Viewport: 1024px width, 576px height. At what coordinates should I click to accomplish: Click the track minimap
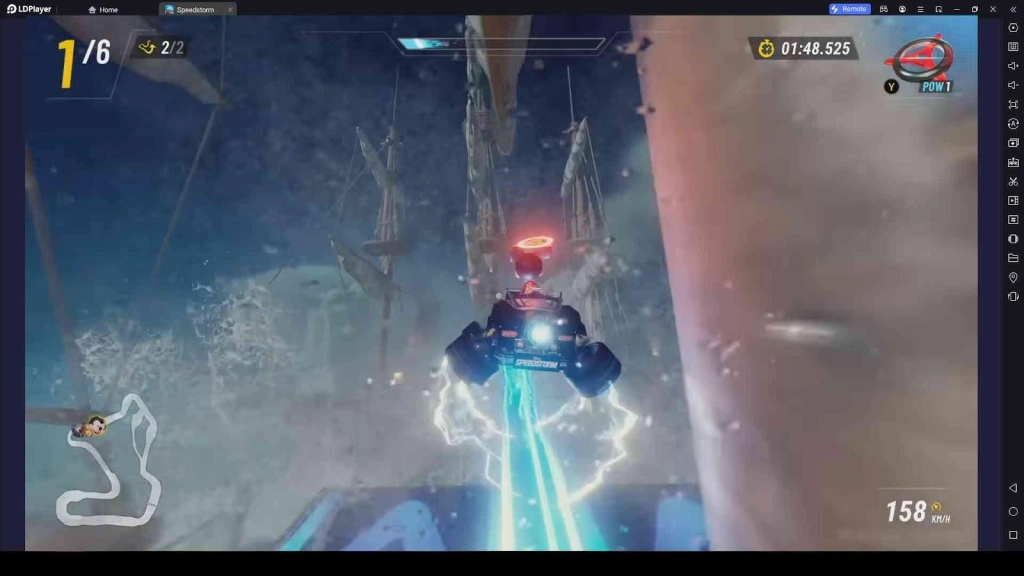click(x=110, y=462)
